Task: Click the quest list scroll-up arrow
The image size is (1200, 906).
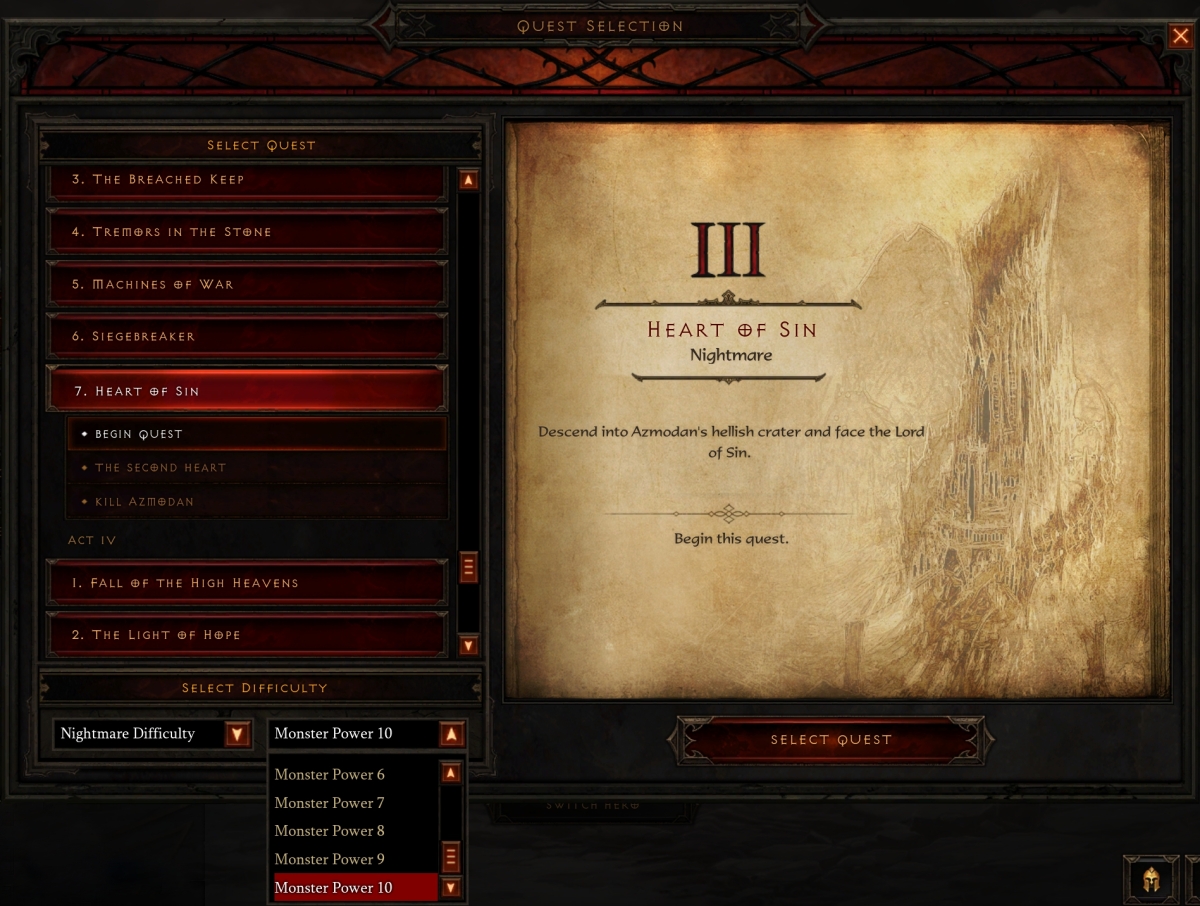Action: (x=468, y=181)
